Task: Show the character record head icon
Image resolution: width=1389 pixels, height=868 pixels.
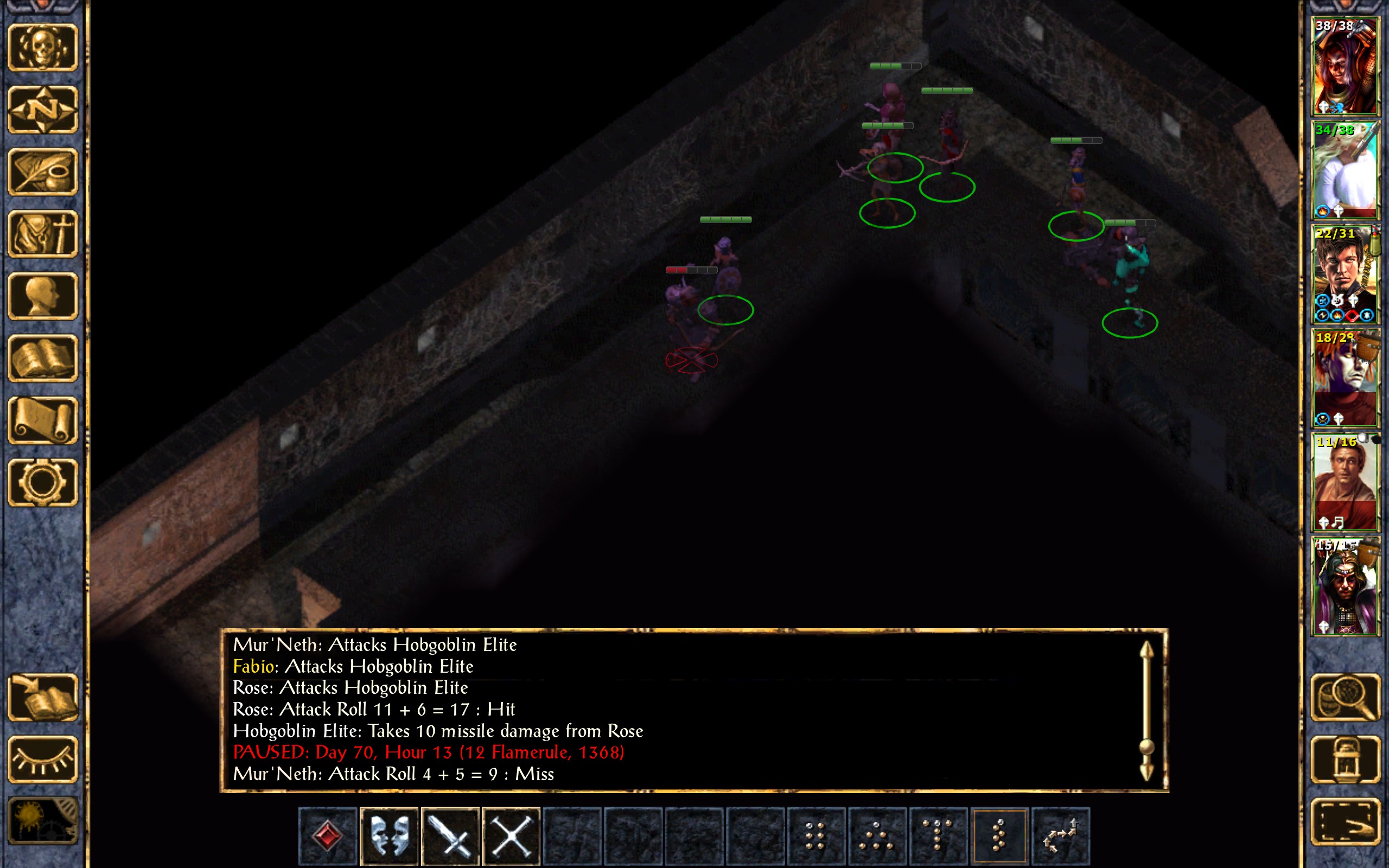Action: point(43,296)
